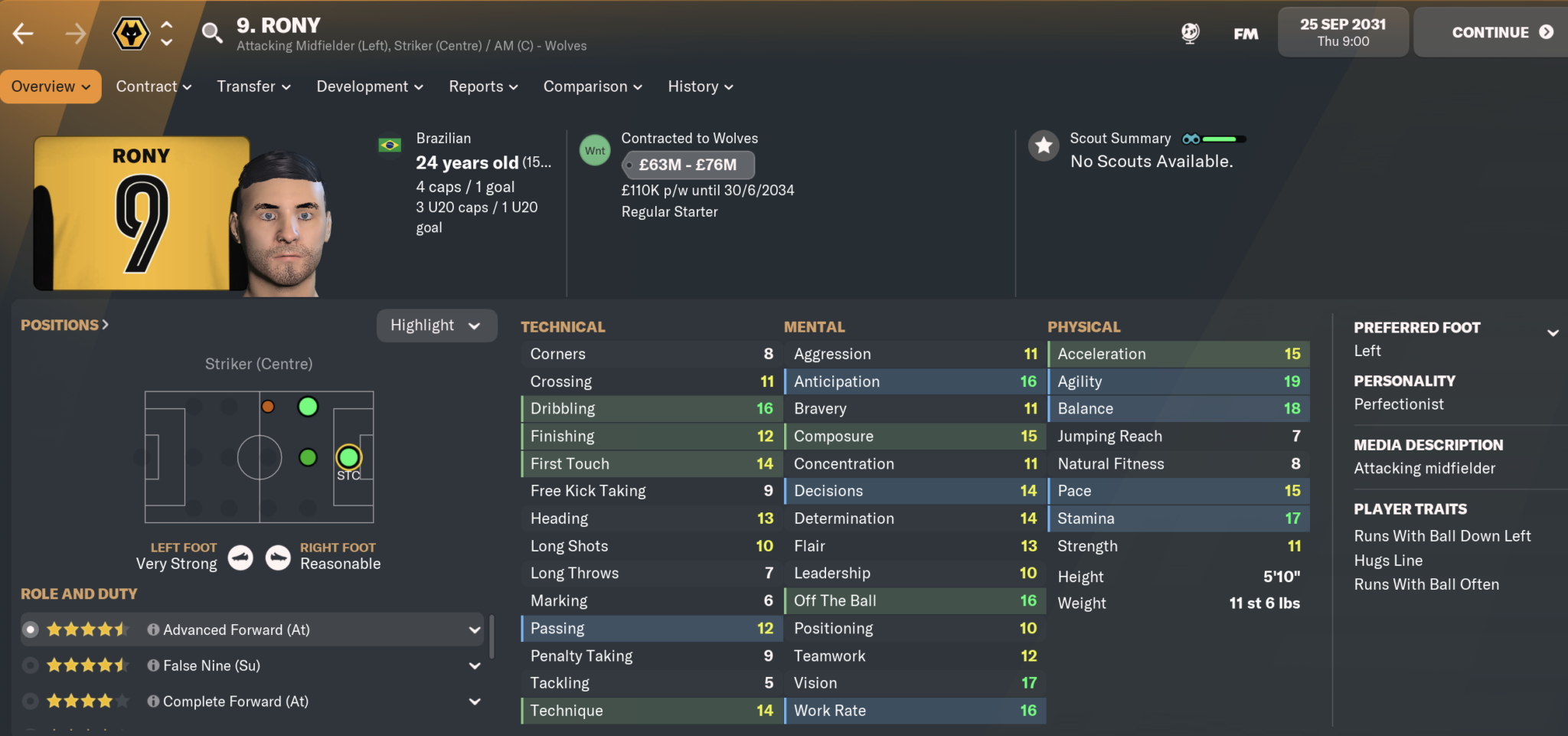Open the Highlight dropdown
Screen dimensions: 1568x736
436,325
